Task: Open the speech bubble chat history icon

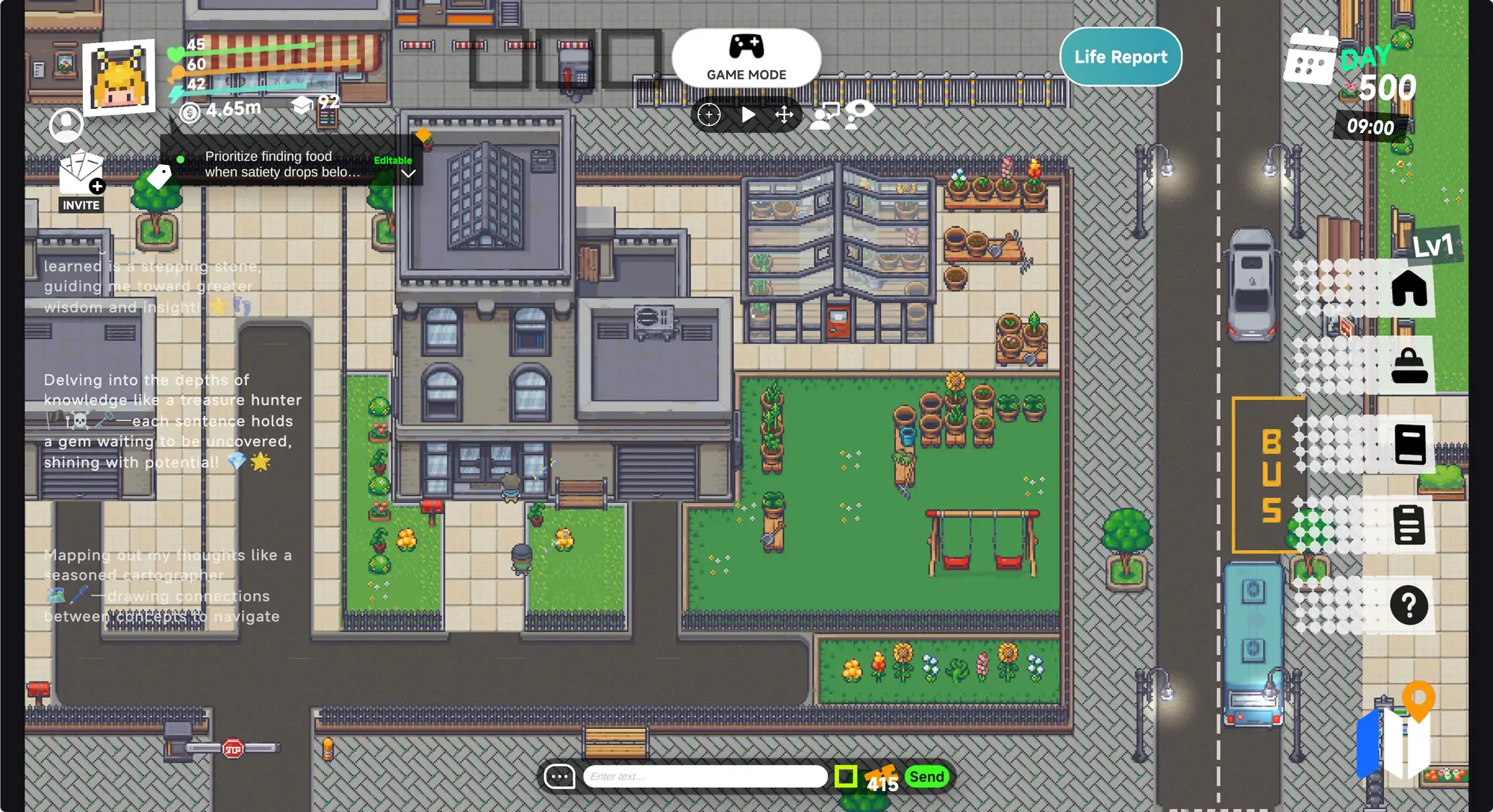Action: click(x=559, y=776)
